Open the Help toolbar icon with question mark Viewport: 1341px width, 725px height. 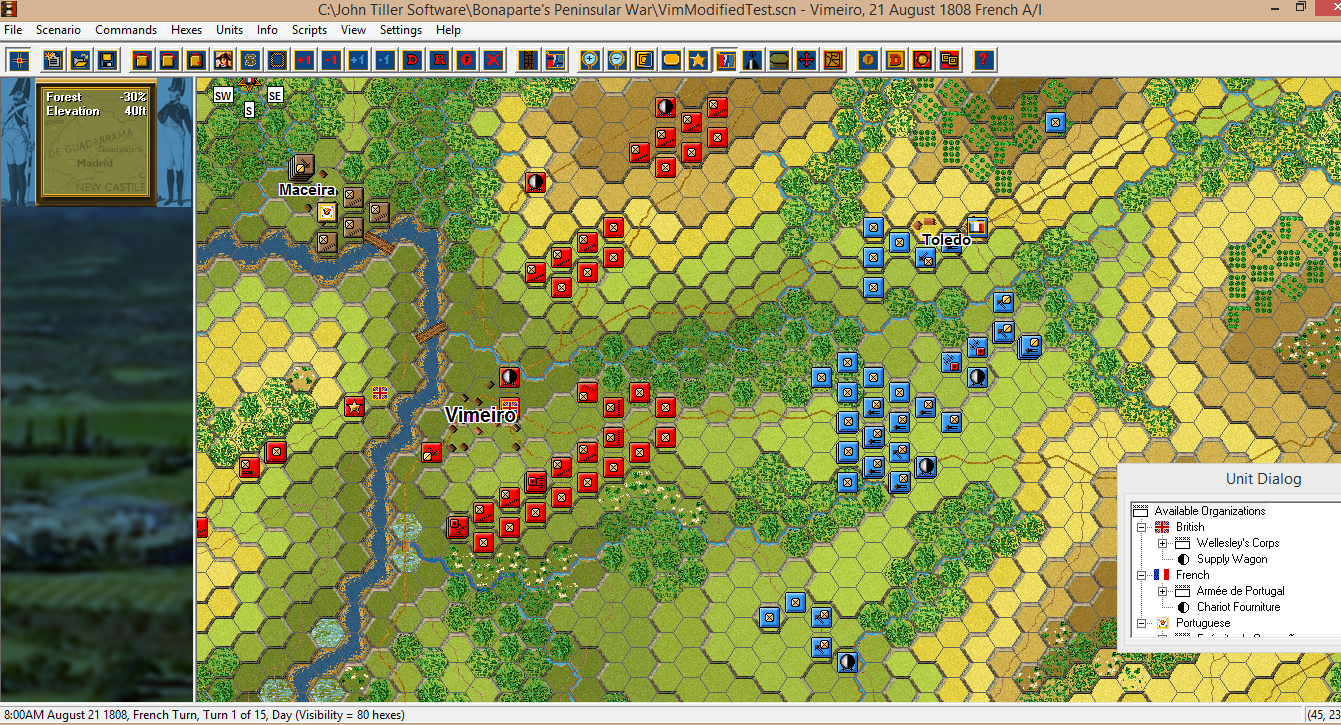(x=983, y=60)
